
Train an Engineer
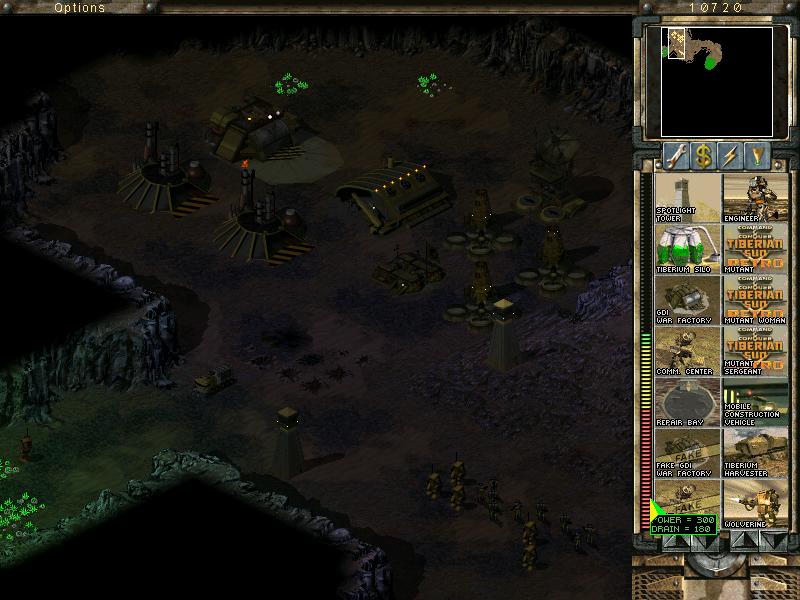point(755,198)
